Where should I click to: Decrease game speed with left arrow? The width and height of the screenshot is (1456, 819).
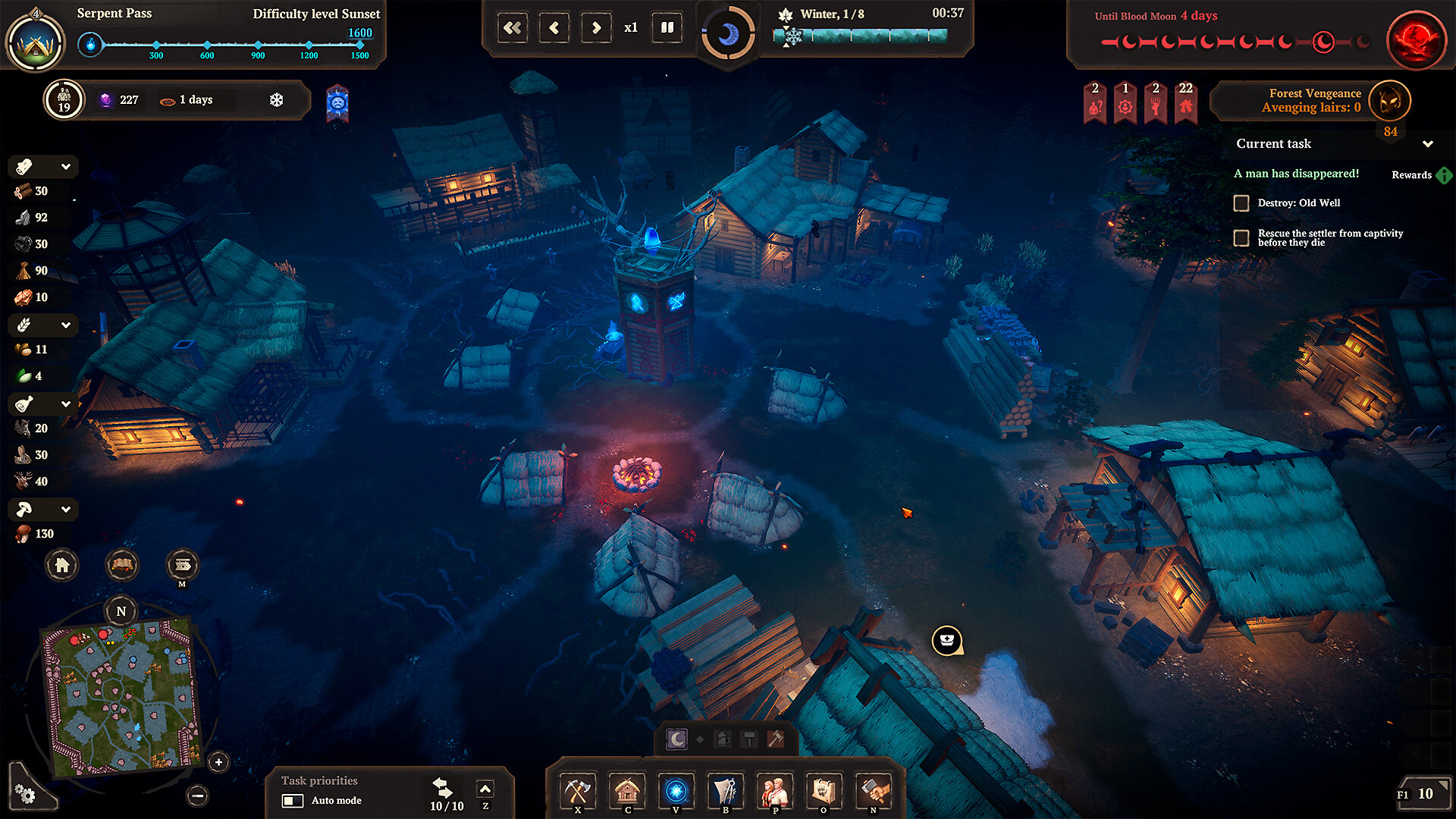554,28
